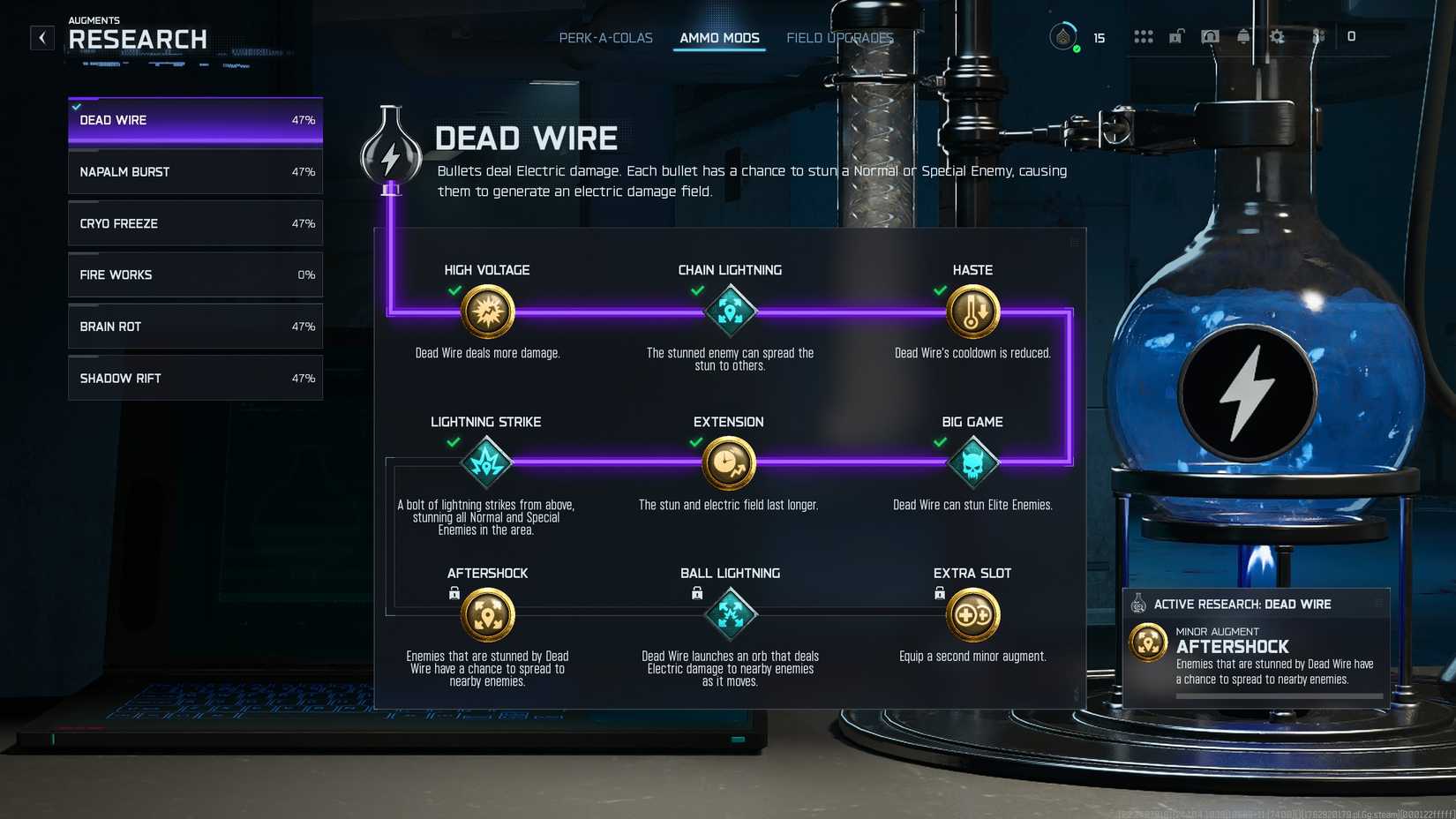Open the social friends icon in the top bar

1317,37
